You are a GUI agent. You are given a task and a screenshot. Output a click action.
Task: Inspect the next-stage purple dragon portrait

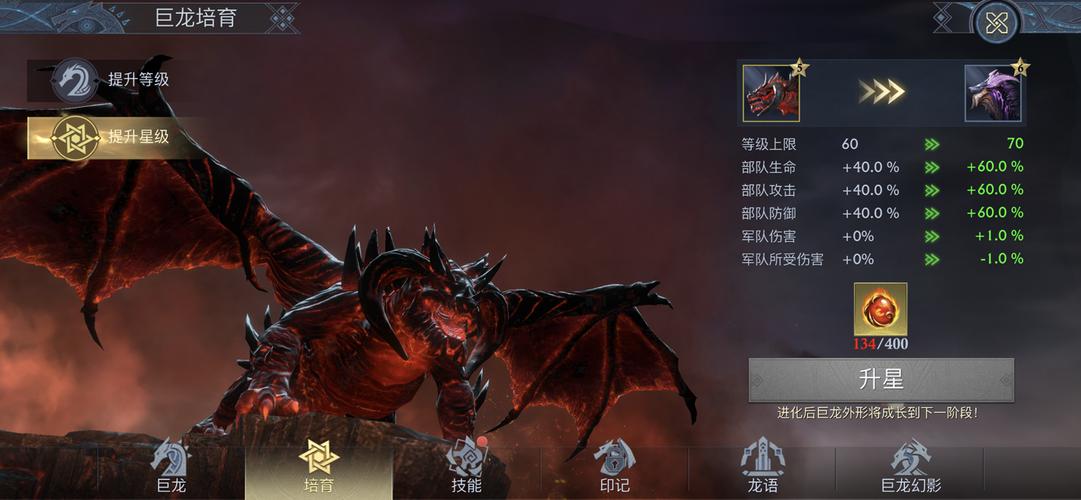point(992,94)
